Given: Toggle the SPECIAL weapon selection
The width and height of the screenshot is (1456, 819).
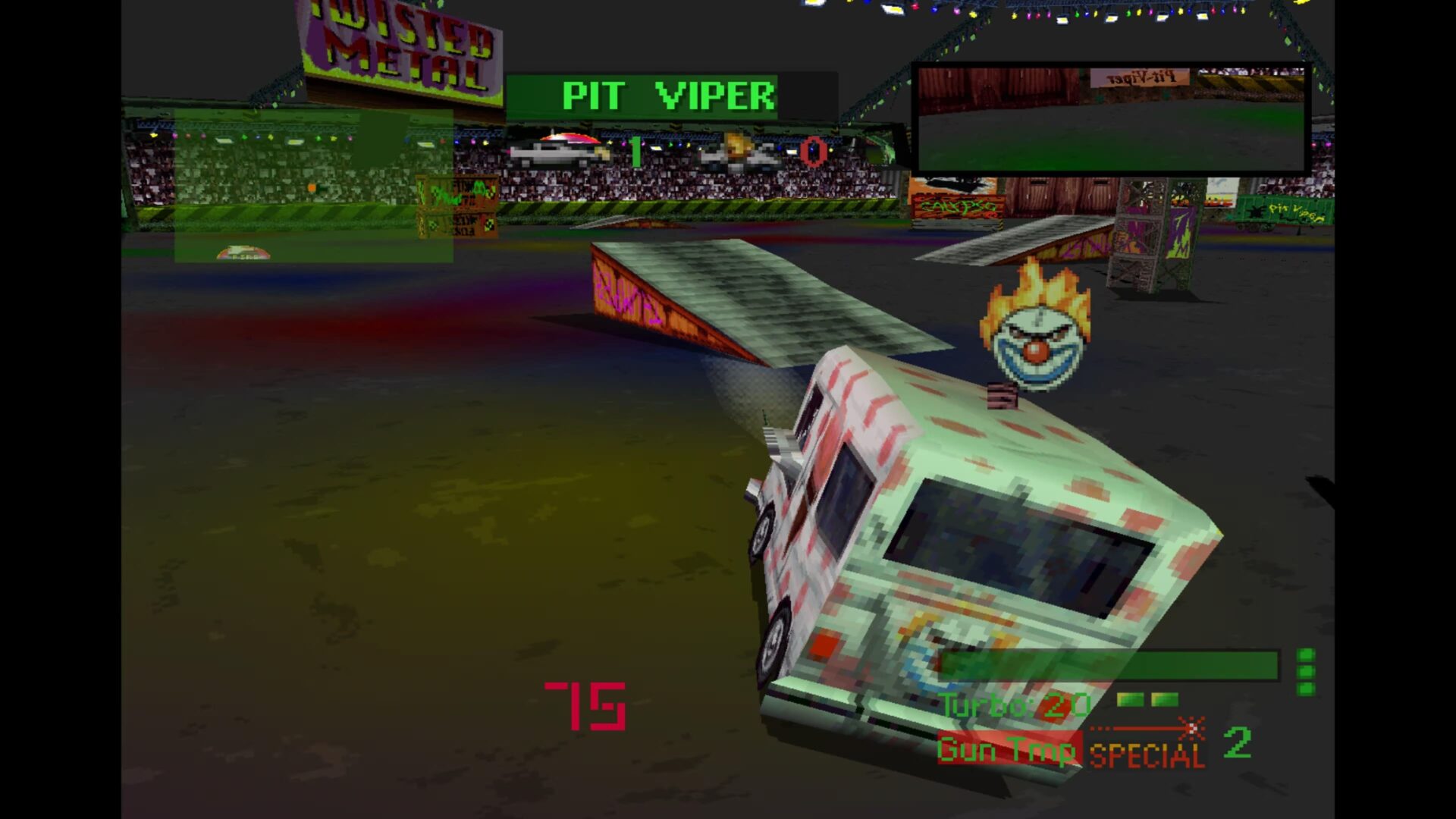Looking at the screenshot, I should click(x=1145, y=755).
